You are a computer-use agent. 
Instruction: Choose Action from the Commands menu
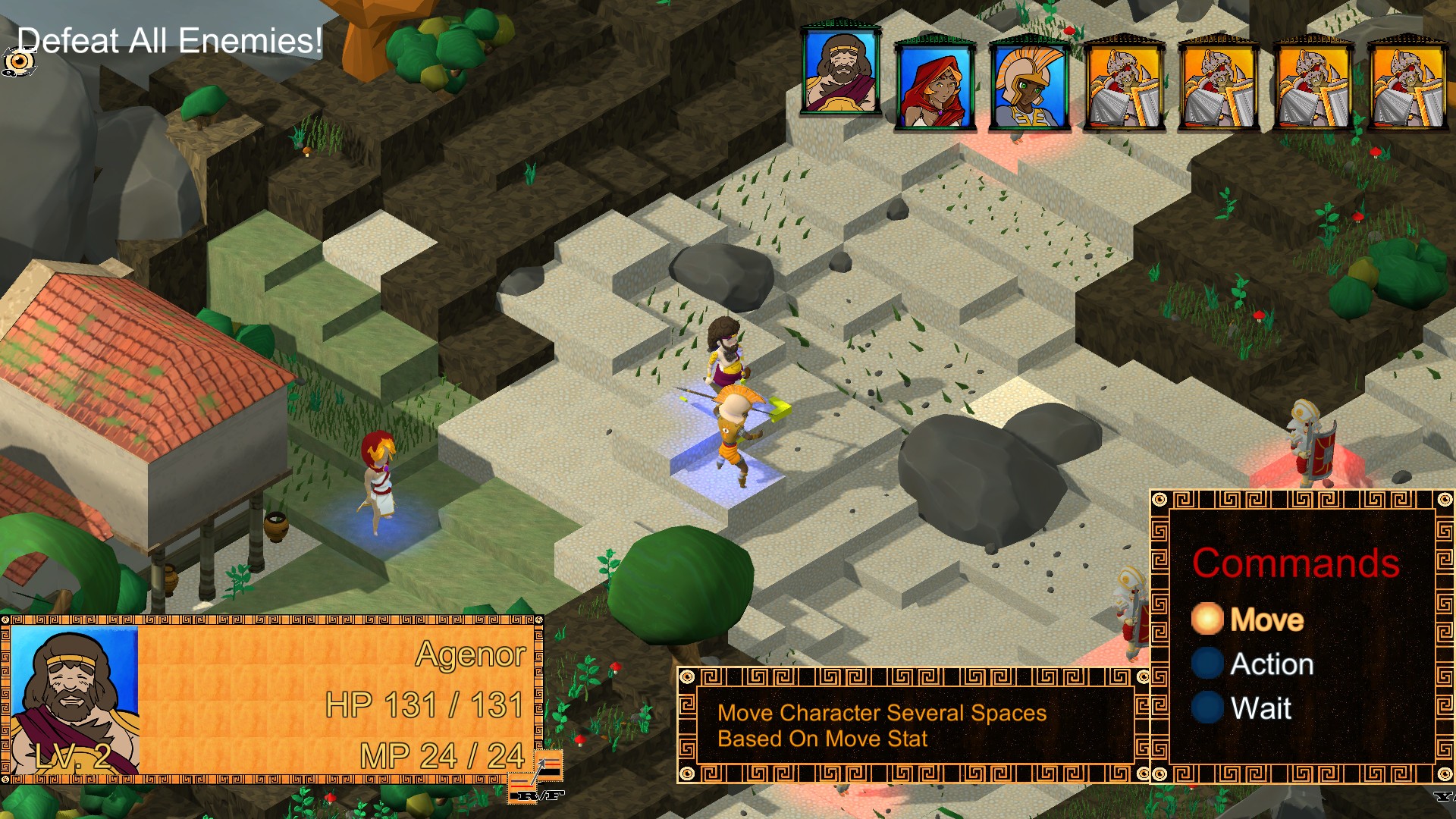(1272, 664)
